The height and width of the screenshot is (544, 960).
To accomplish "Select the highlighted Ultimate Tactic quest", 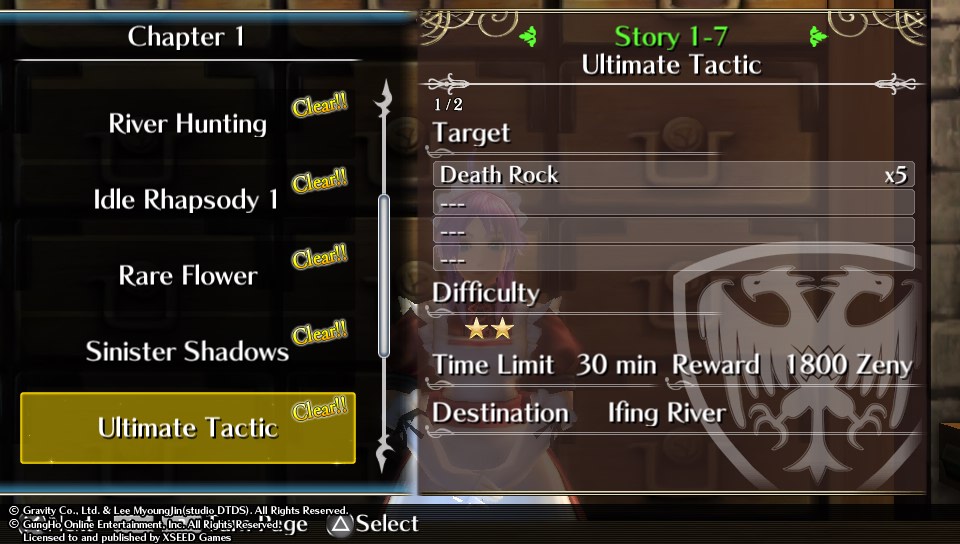I will point(188,428).
